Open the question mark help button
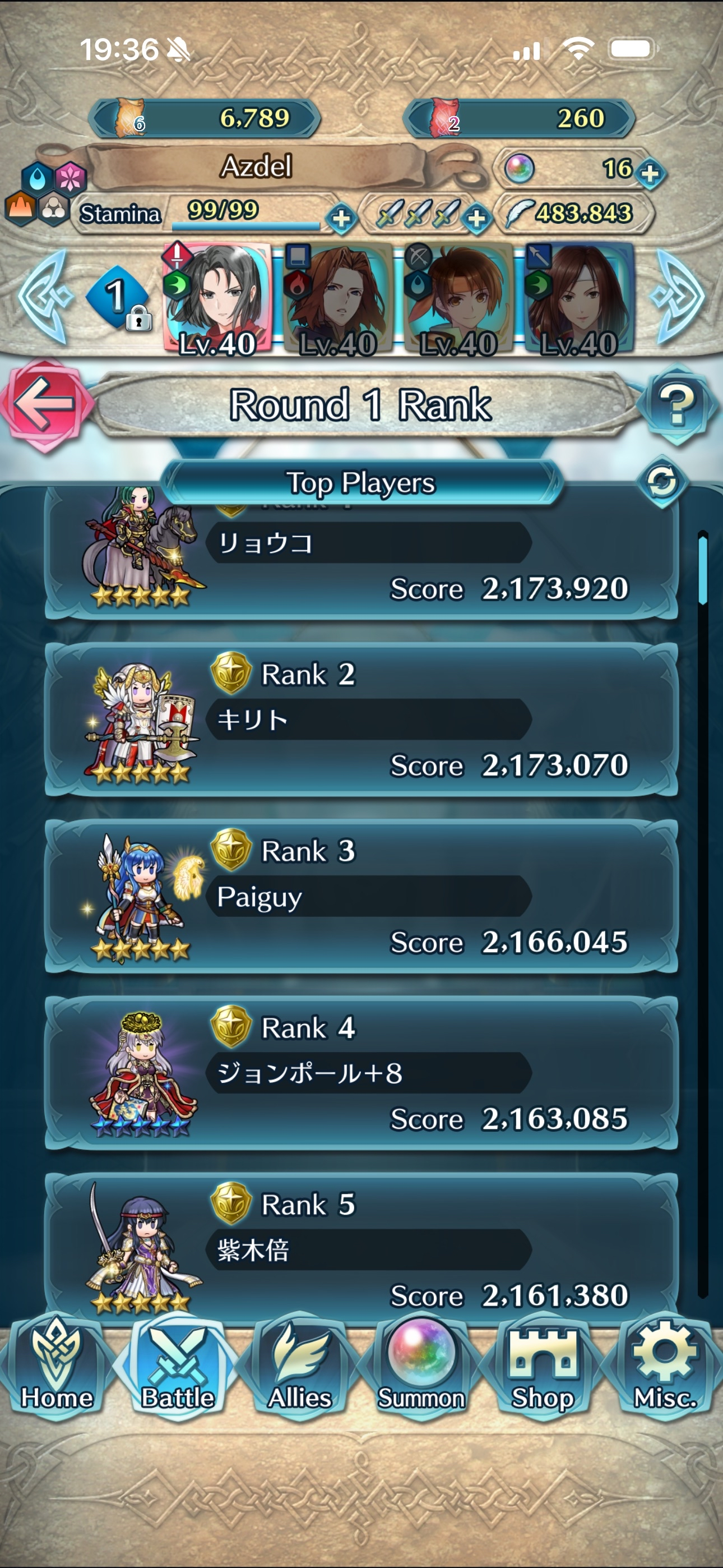Image resolution: width=723 pixels, height=1568 pixels. point(676,404)
